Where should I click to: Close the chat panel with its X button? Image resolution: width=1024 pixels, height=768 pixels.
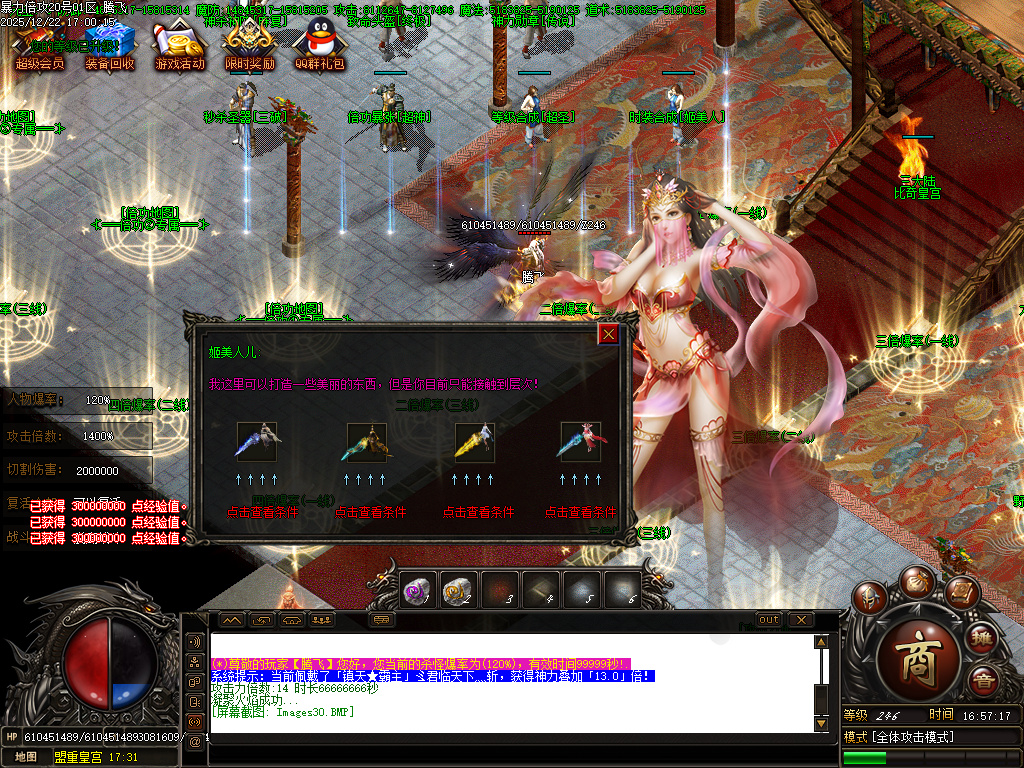pyautogui.click(x=800, y=620)
